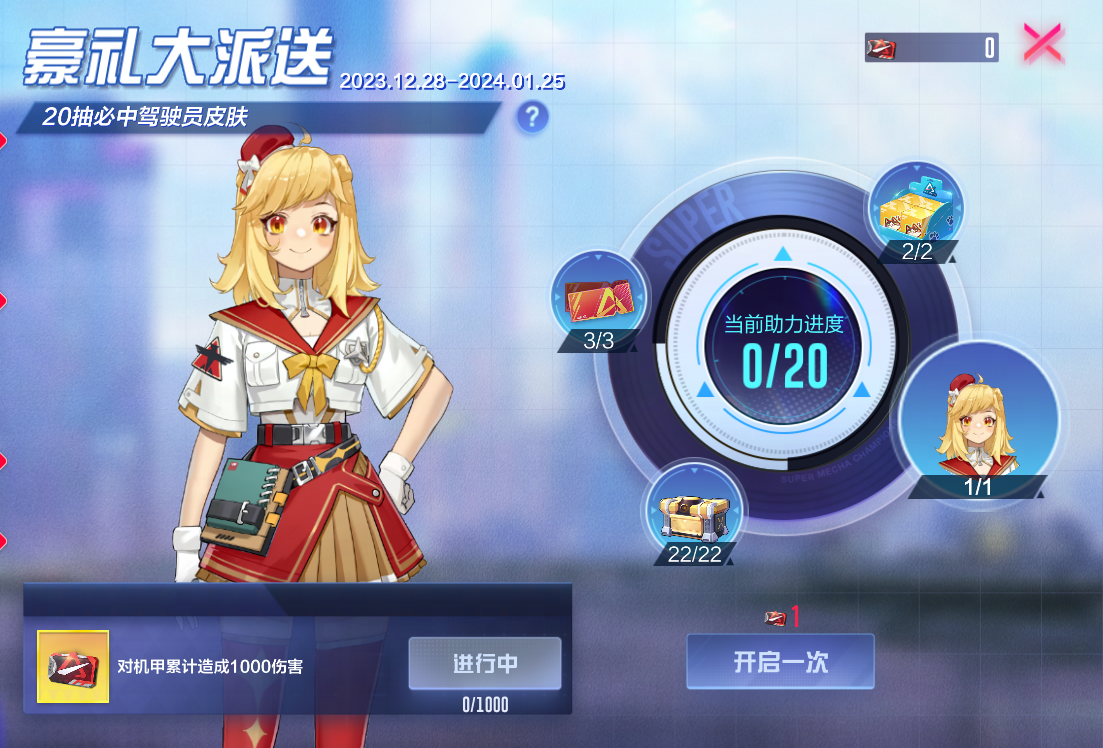
Task: Select the red ticket reward icon 3/3
Action: pos(598,298)
